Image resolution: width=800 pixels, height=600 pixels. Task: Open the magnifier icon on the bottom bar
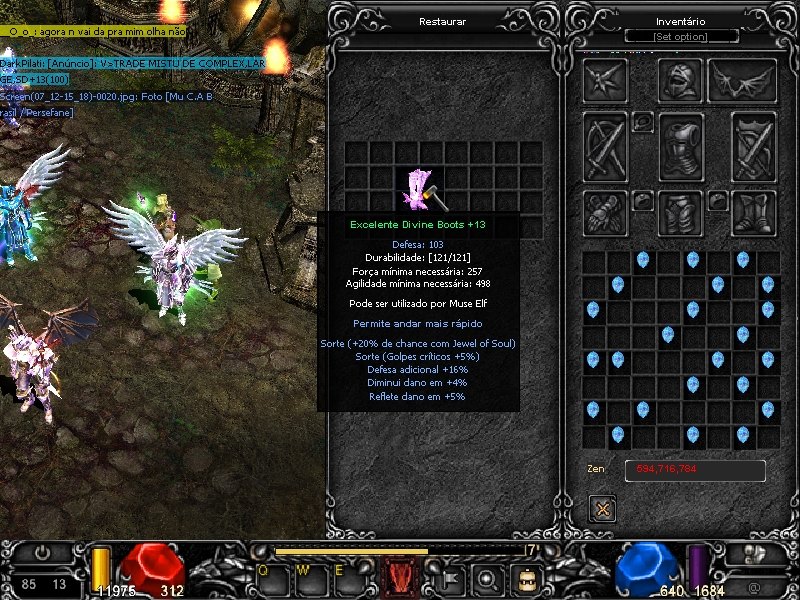pyautogui.click(x=488, y=577)
